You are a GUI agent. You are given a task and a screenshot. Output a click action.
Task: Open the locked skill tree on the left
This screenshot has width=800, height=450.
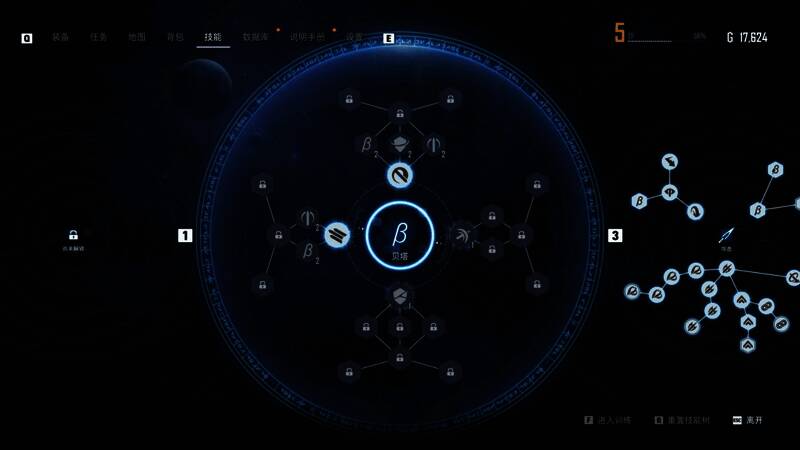[73, 236]
